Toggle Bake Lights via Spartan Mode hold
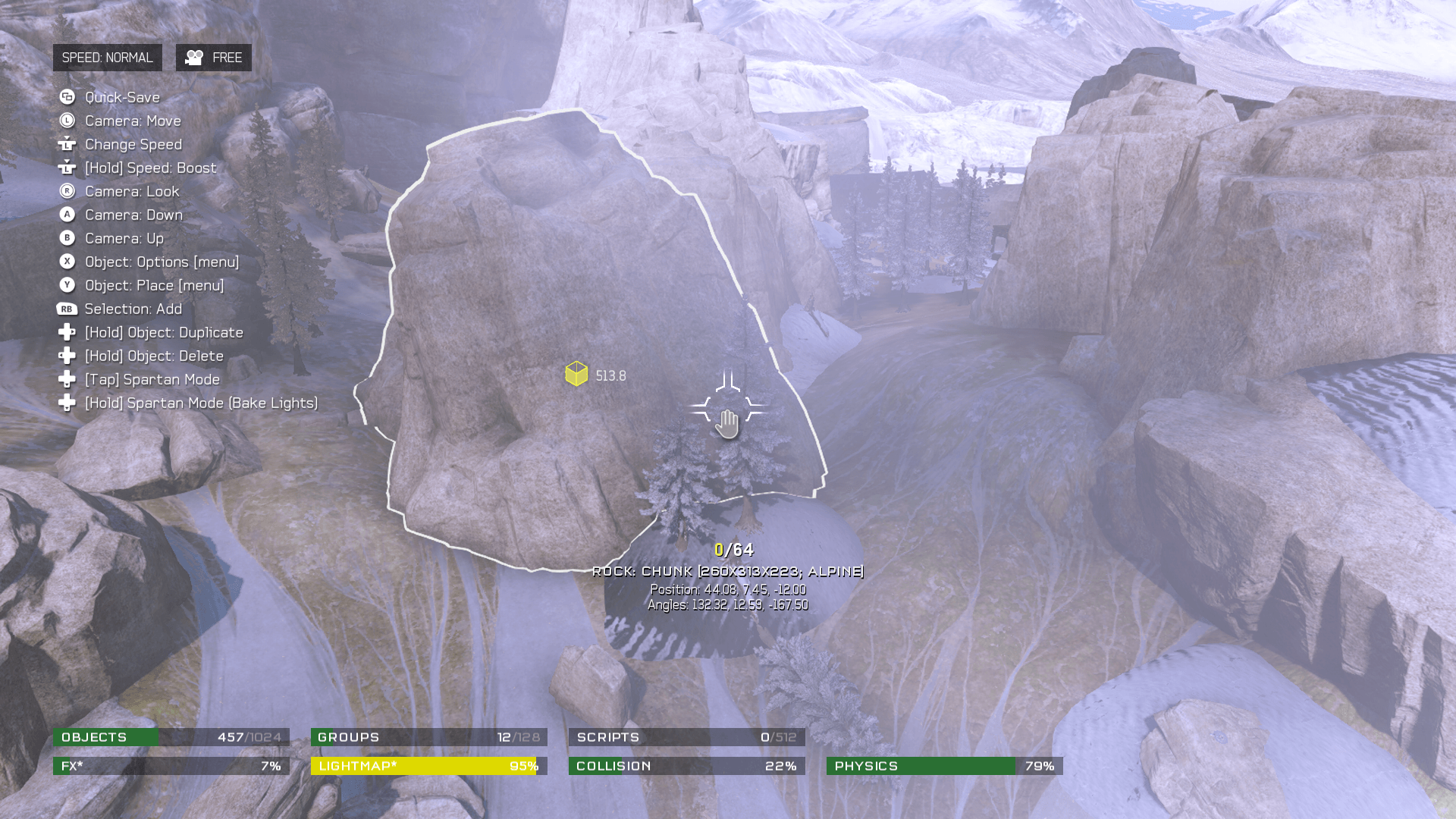The image size is (1456, 819). (x=67, y=403)
